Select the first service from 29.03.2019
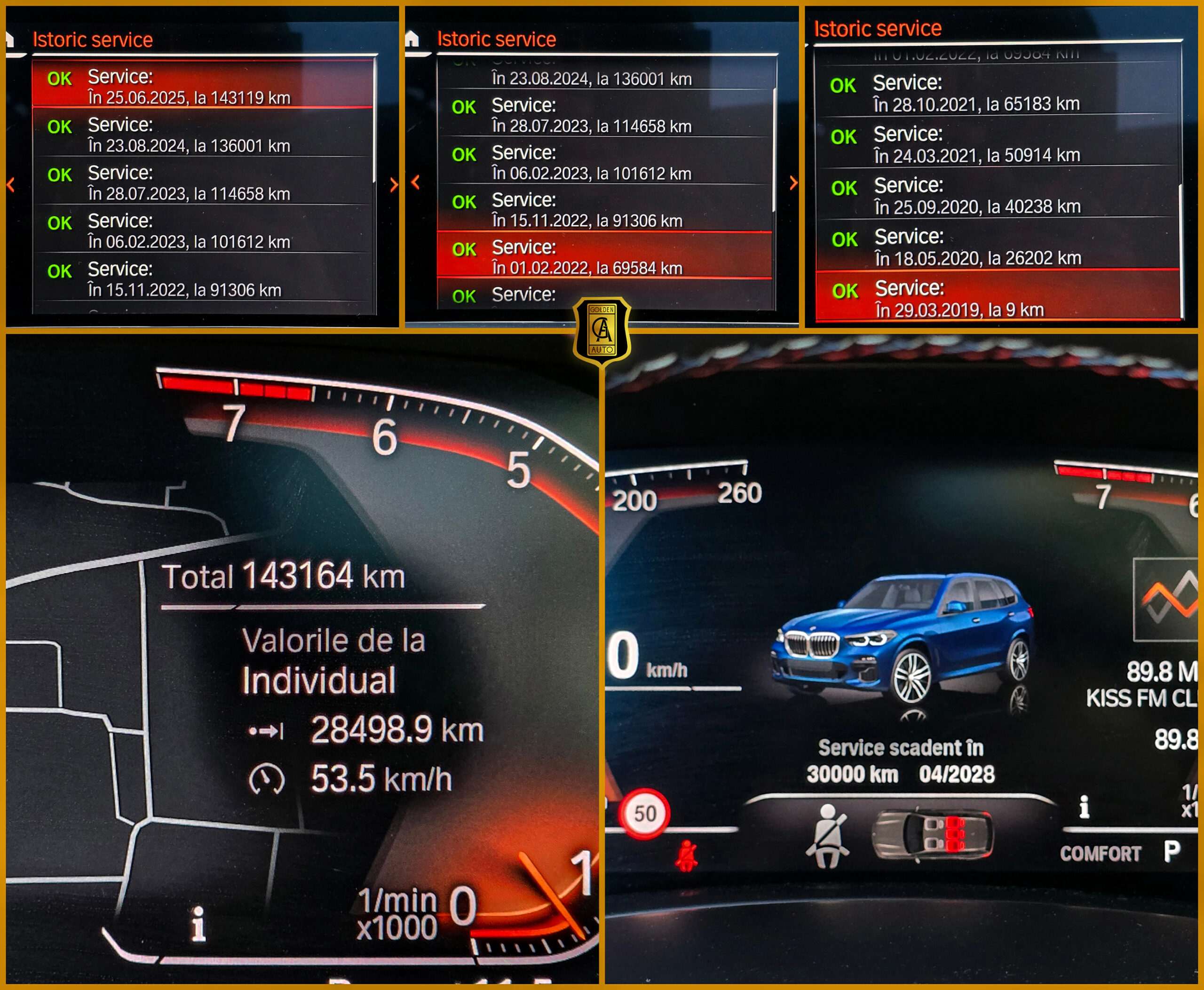This screenshot has height=990, width=1204. (x=997, y=298)
